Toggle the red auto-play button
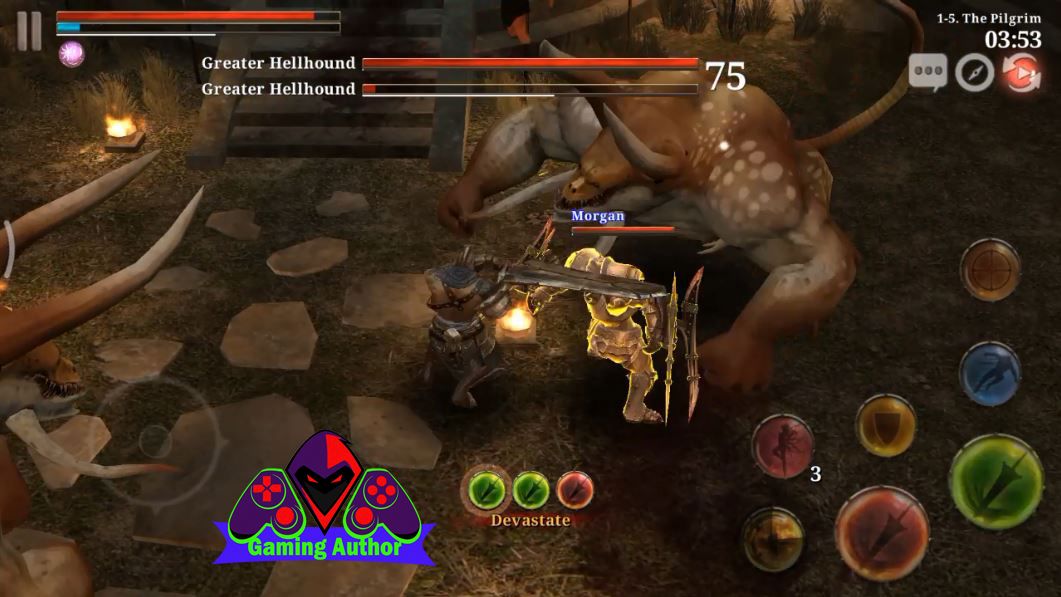 1021,73
